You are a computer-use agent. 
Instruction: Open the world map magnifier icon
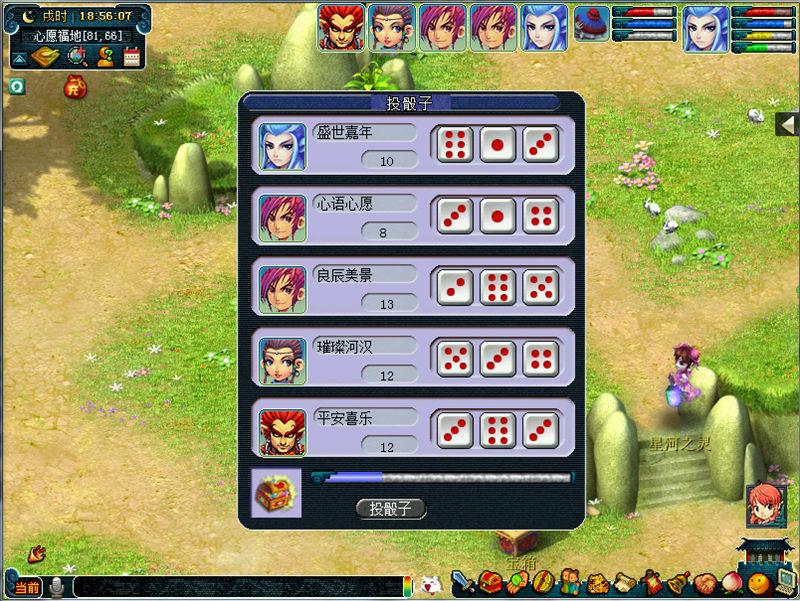76,57
